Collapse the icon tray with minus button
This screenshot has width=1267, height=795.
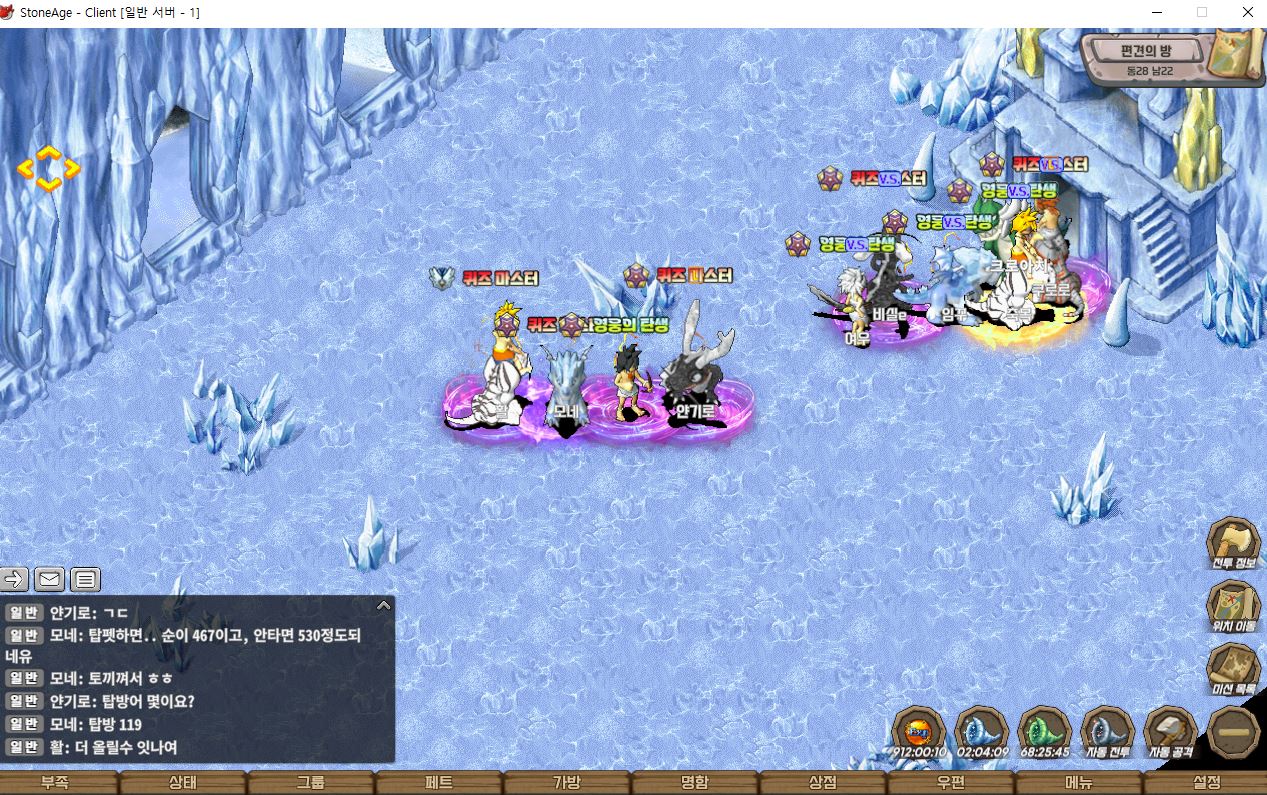click(x=1233, y=732)
